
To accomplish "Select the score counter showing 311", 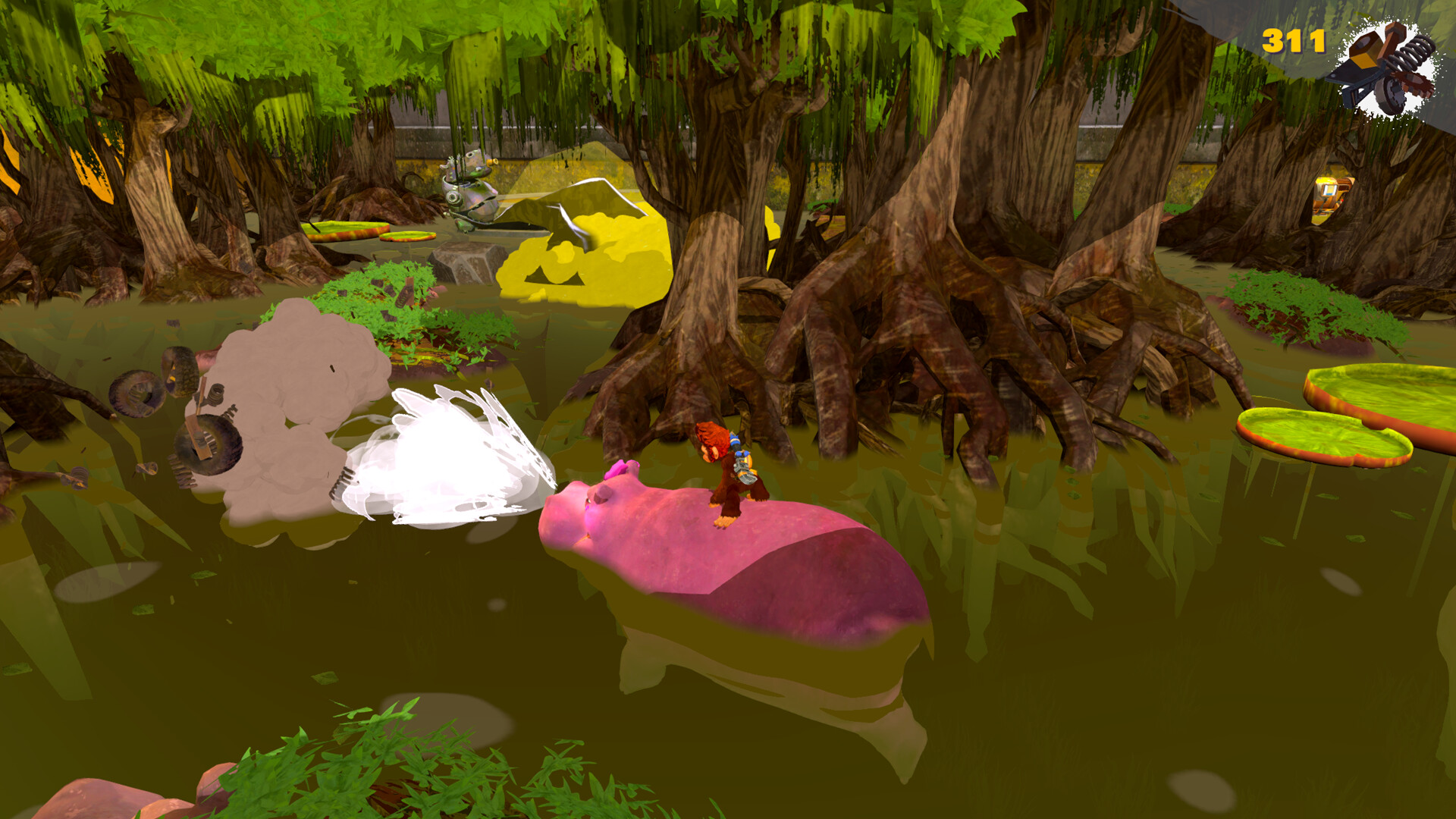I will pyautogui.click(x=1293, y=42).
